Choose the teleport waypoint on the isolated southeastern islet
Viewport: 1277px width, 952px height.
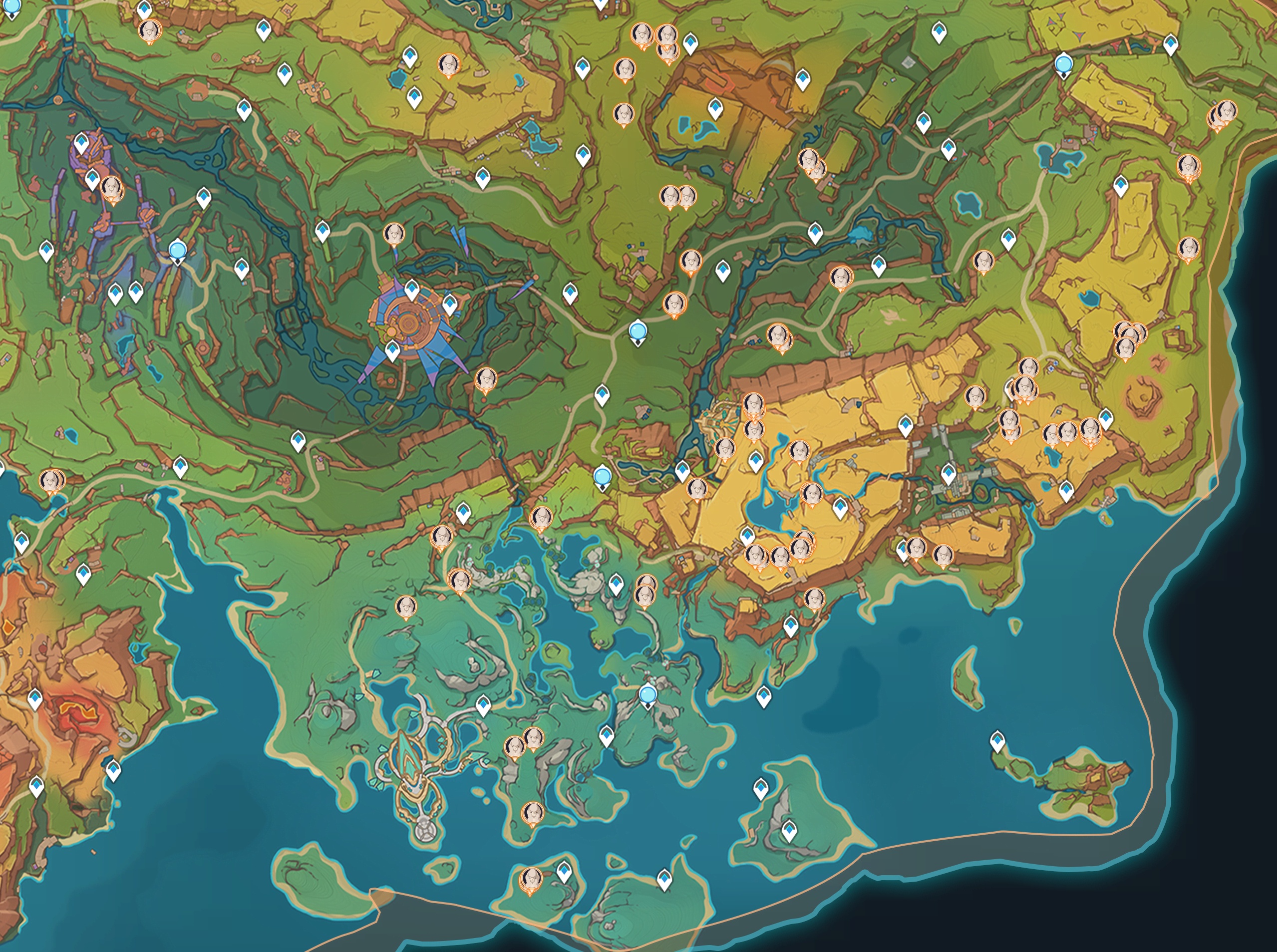pos(997,740)
